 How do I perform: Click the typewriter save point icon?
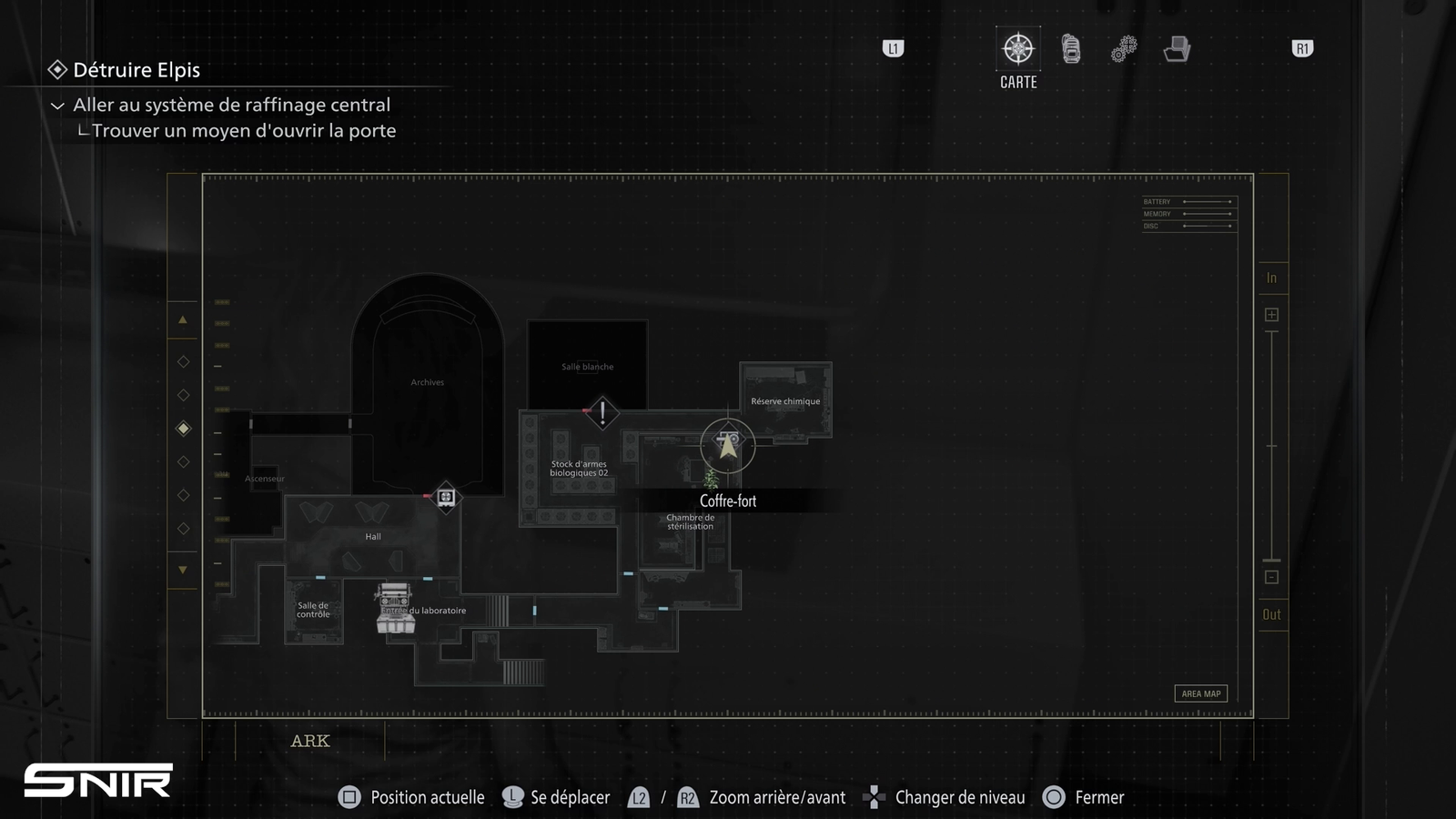[395, 609]
